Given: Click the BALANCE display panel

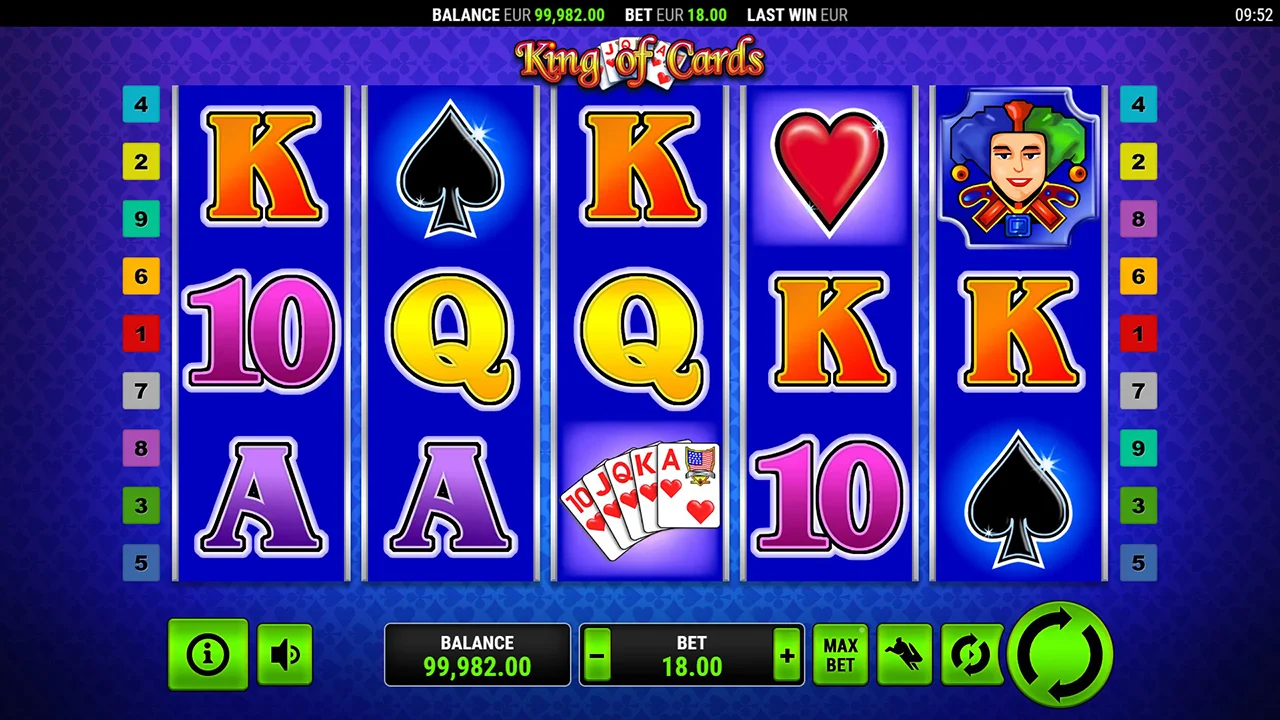Looking at the screenshot, I should [x=477, y=655].
